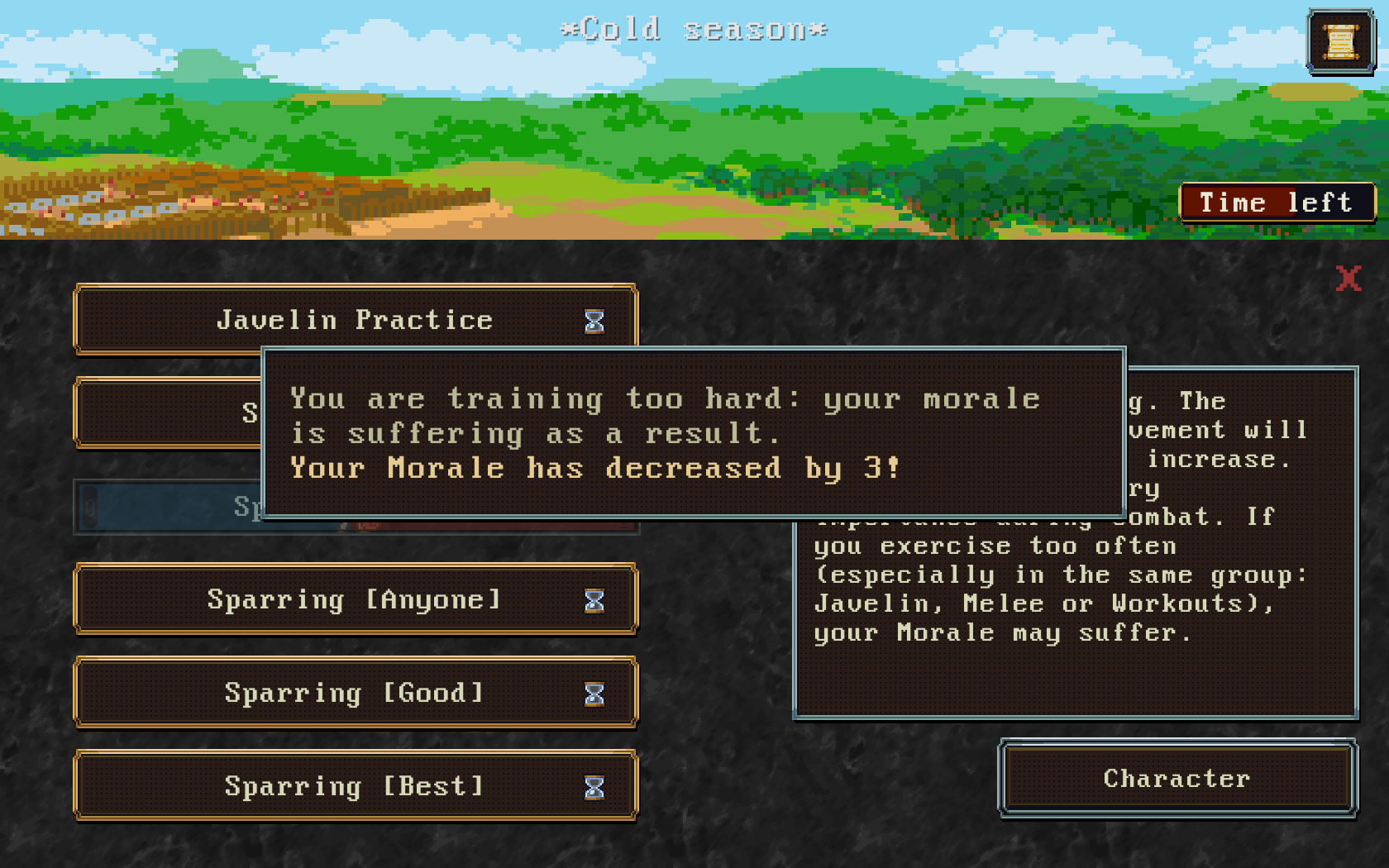Open the Character sheet

(1177, 779)
